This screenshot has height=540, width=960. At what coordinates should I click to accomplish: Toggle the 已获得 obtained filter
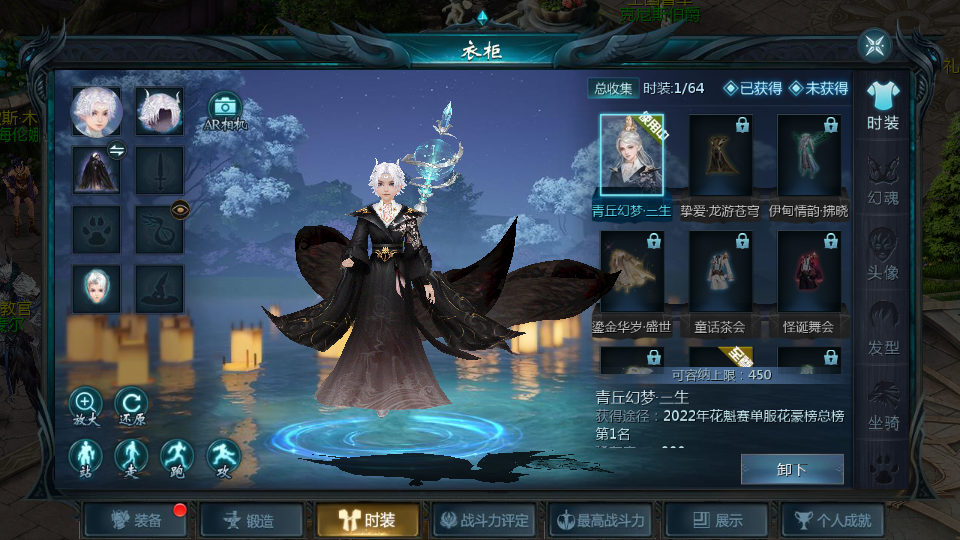[x=753, y=88]
